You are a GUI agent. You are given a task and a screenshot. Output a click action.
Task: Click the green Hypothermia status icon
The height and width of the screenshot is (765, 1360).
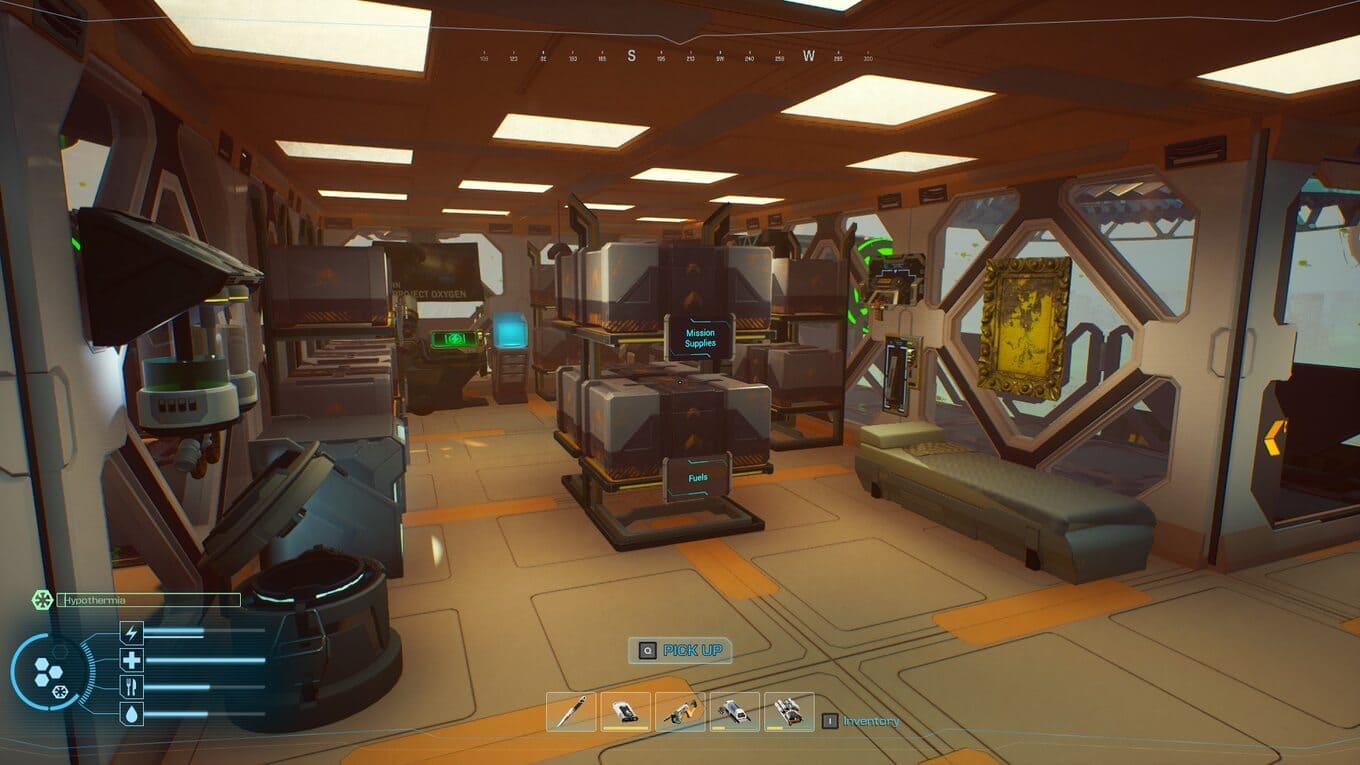click(42, 600)
